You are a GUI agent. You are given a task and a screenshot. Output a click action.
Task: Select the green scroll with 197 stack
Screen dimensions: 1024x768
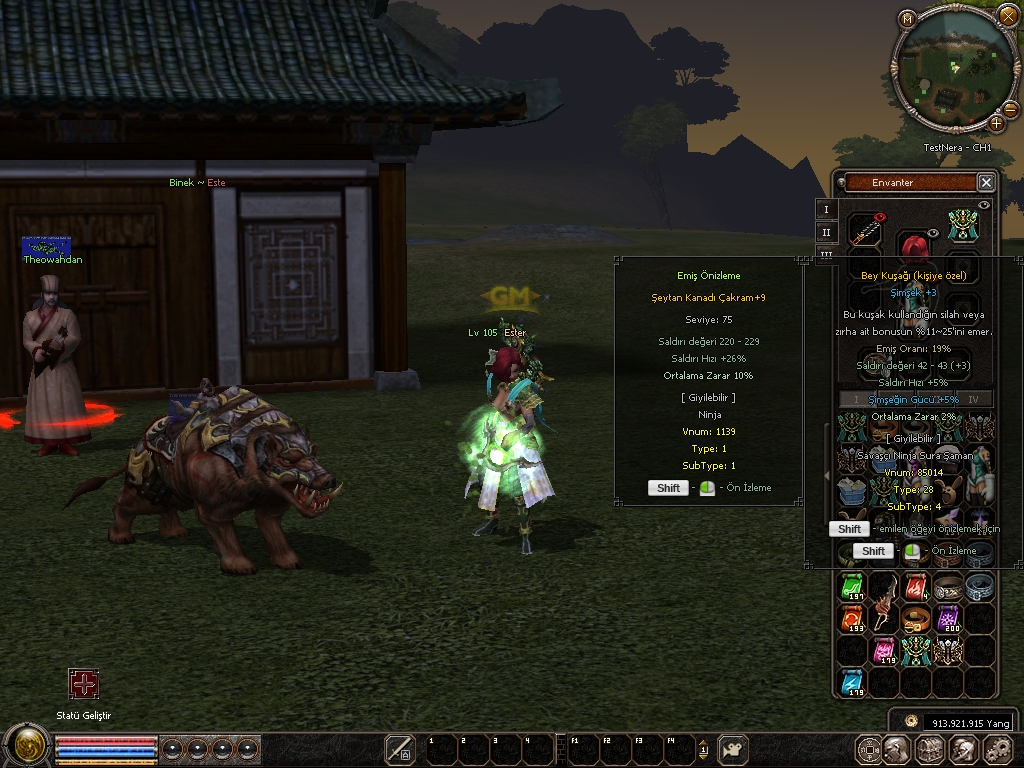(852, 587)
